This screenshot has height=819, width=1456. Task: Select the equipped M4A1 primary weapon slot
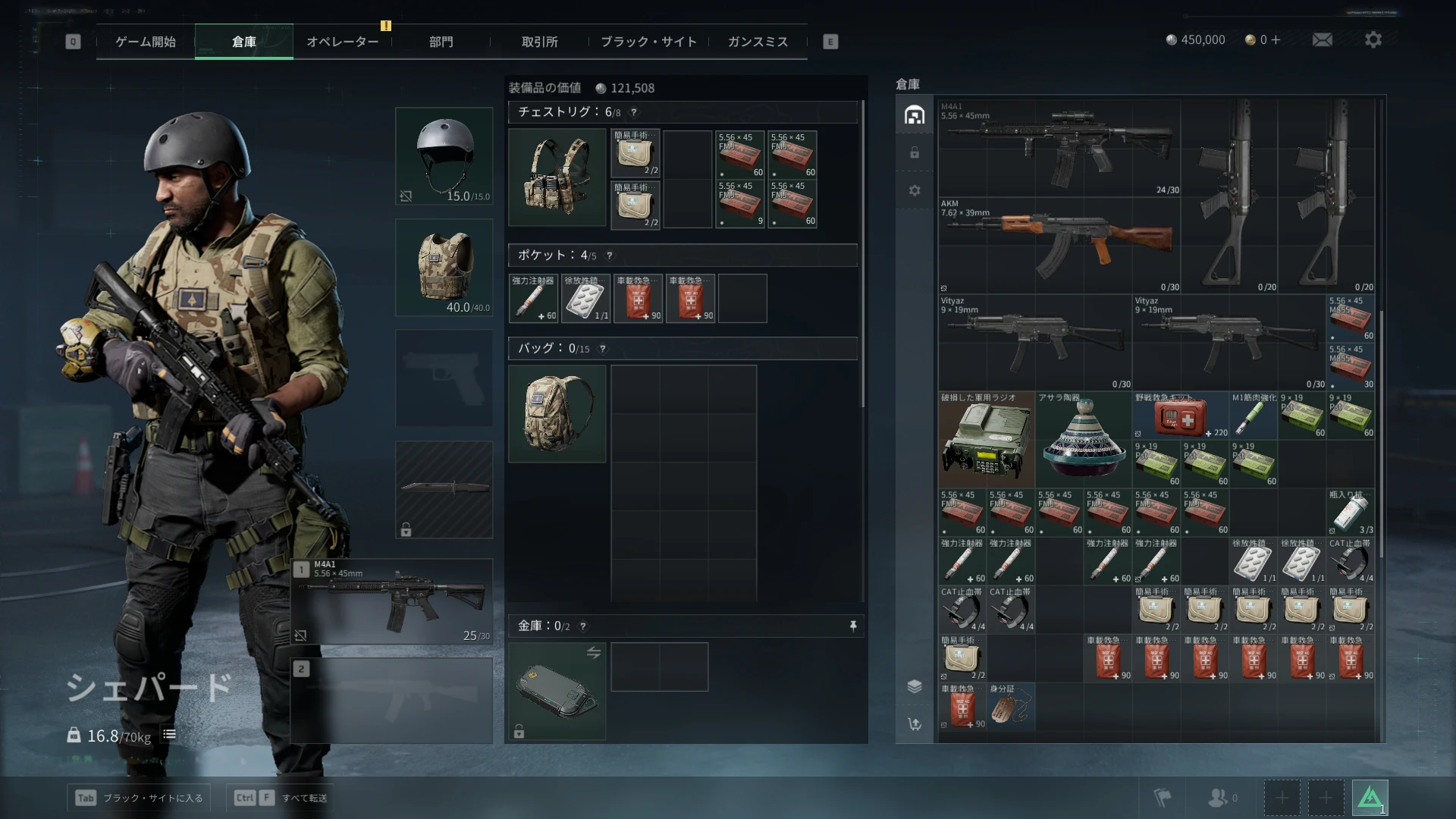point(392,601)
